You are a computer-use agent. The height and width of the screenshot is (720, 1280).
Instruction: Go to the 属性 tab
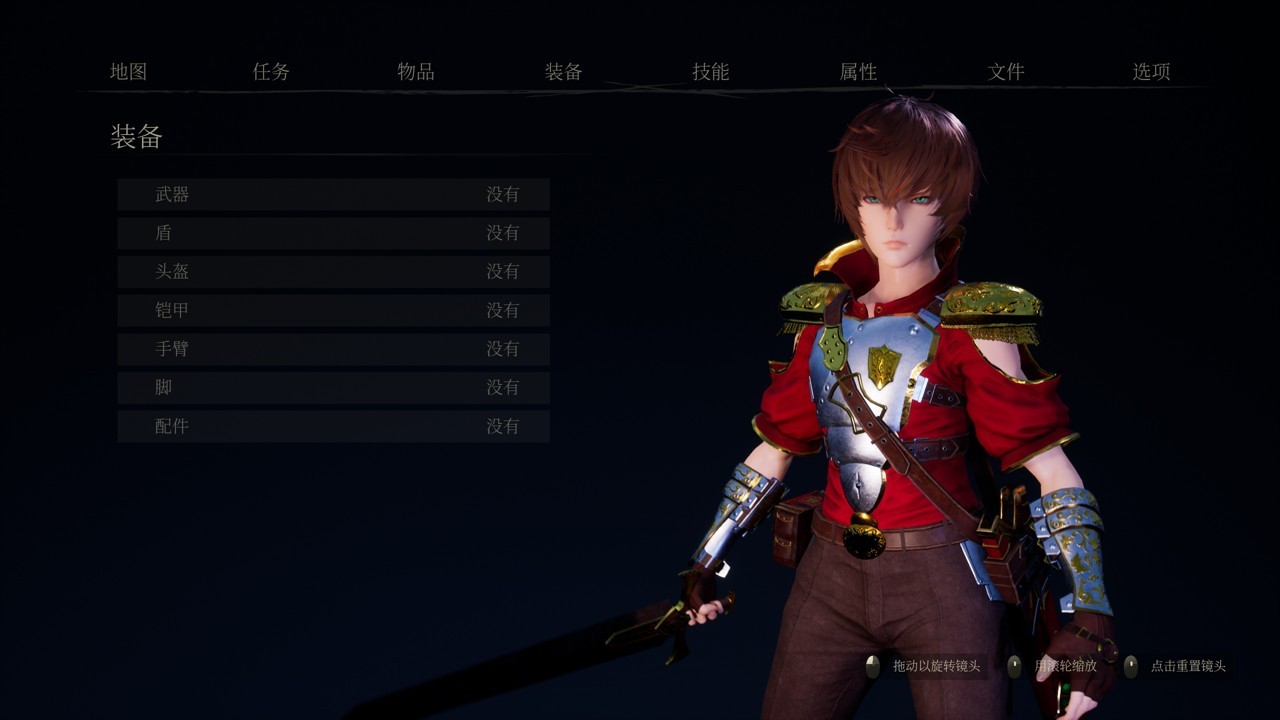pyautogui.click(x=858, y=72)
